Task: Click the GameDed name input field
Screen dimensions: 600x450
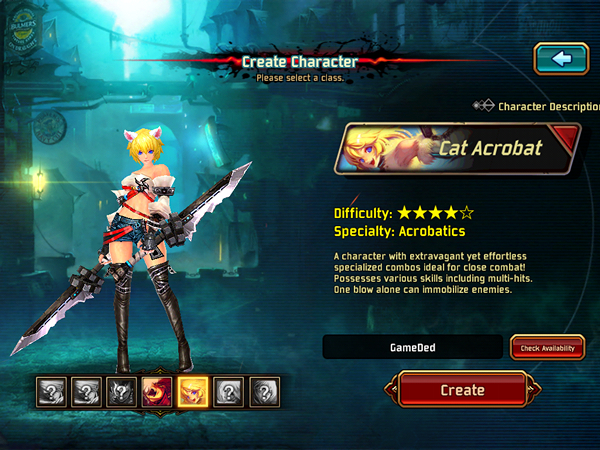Action: point(412,347)
